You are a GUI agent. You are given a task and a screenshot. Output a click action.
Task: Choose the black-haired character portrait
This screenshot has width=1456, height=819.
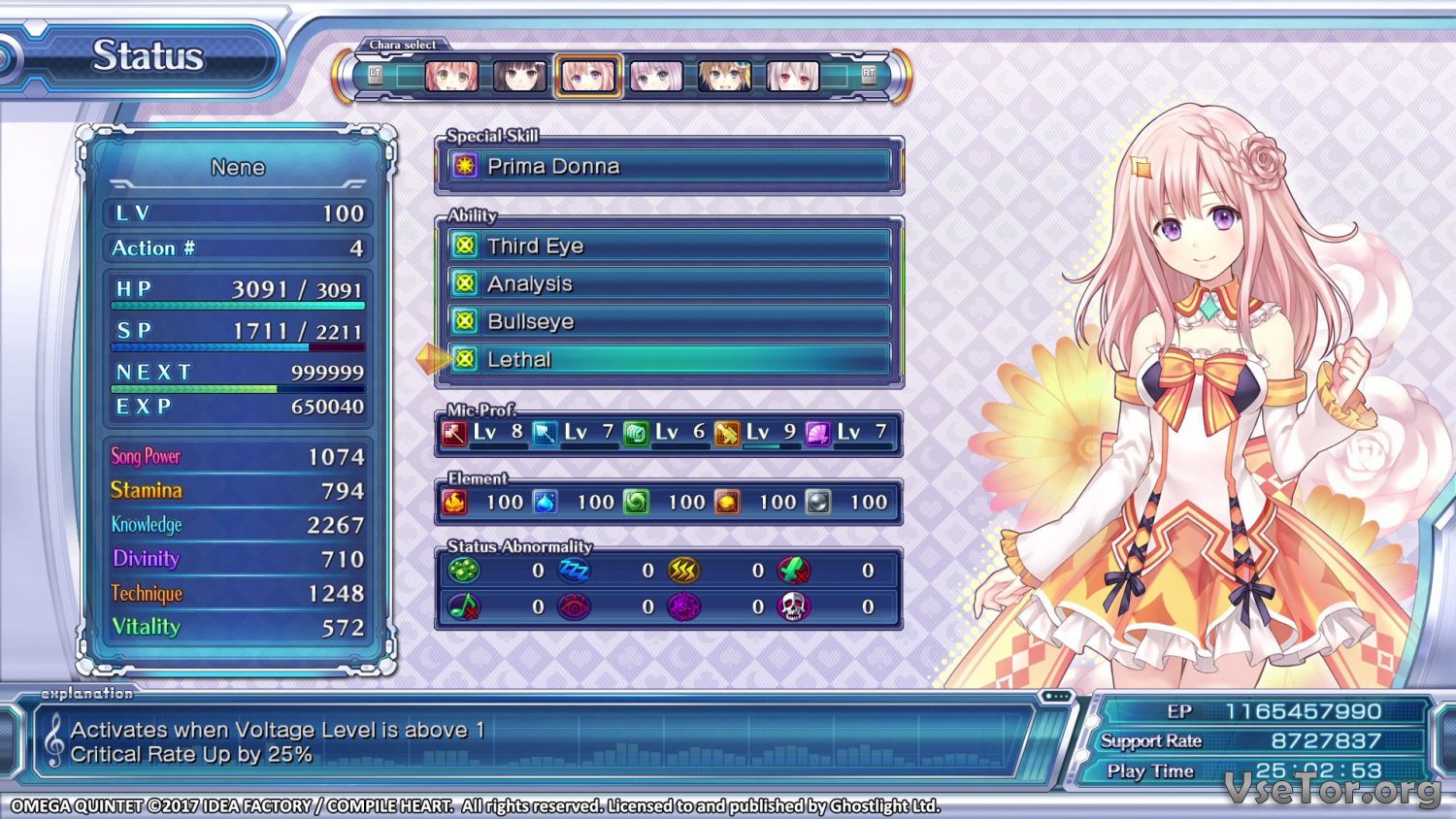[x=519, y=76]
